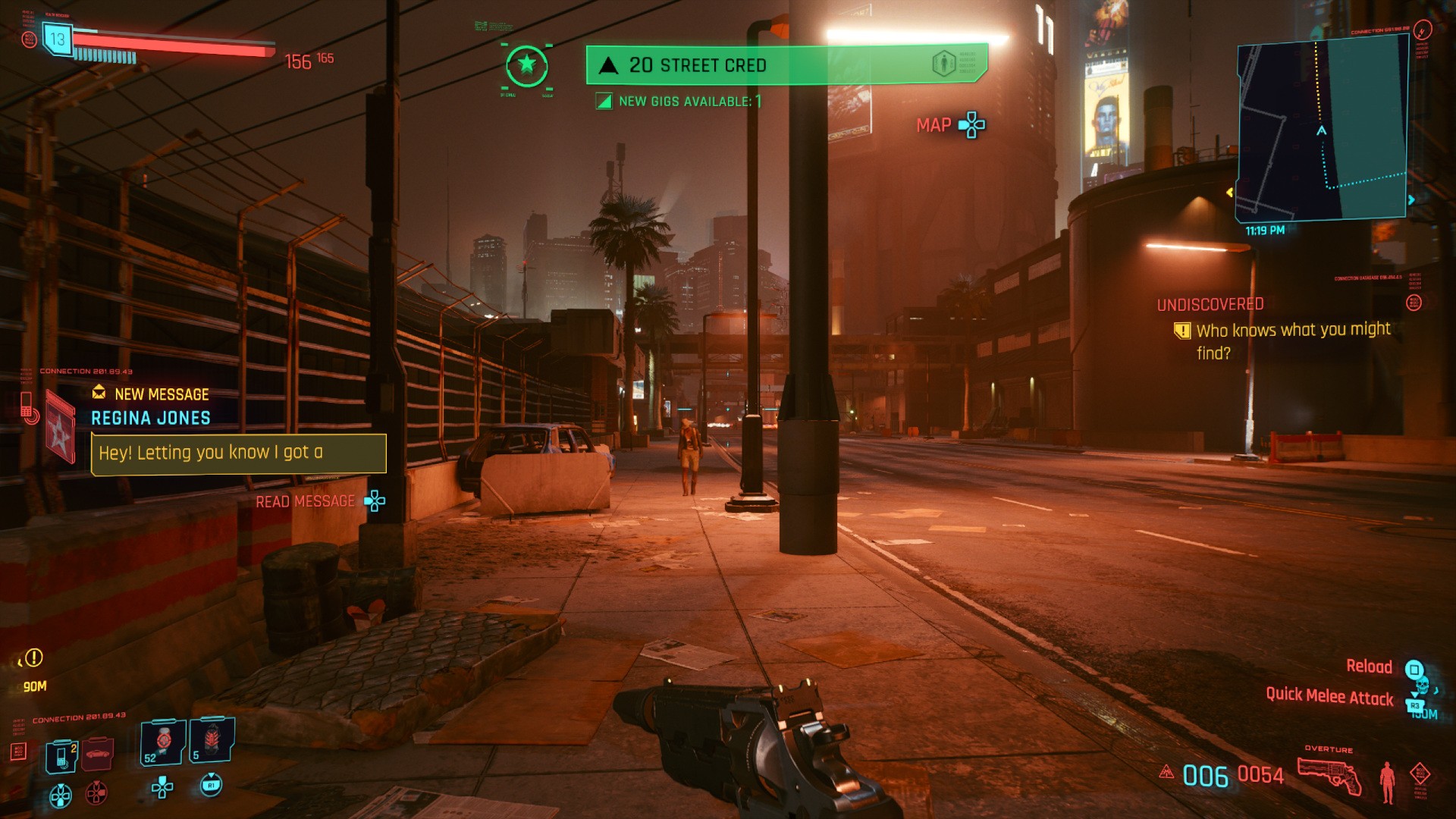
Task: Open the minimap in the corner
Action: pyautogui.click(x=1323, y=129)
